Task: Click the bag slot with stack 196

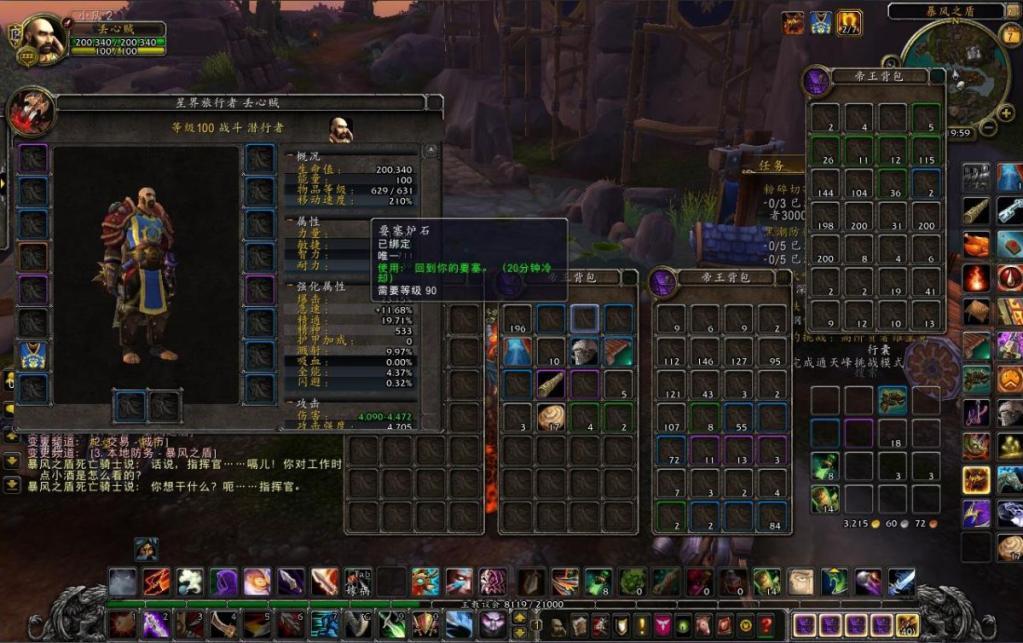Action: (517, 320)
